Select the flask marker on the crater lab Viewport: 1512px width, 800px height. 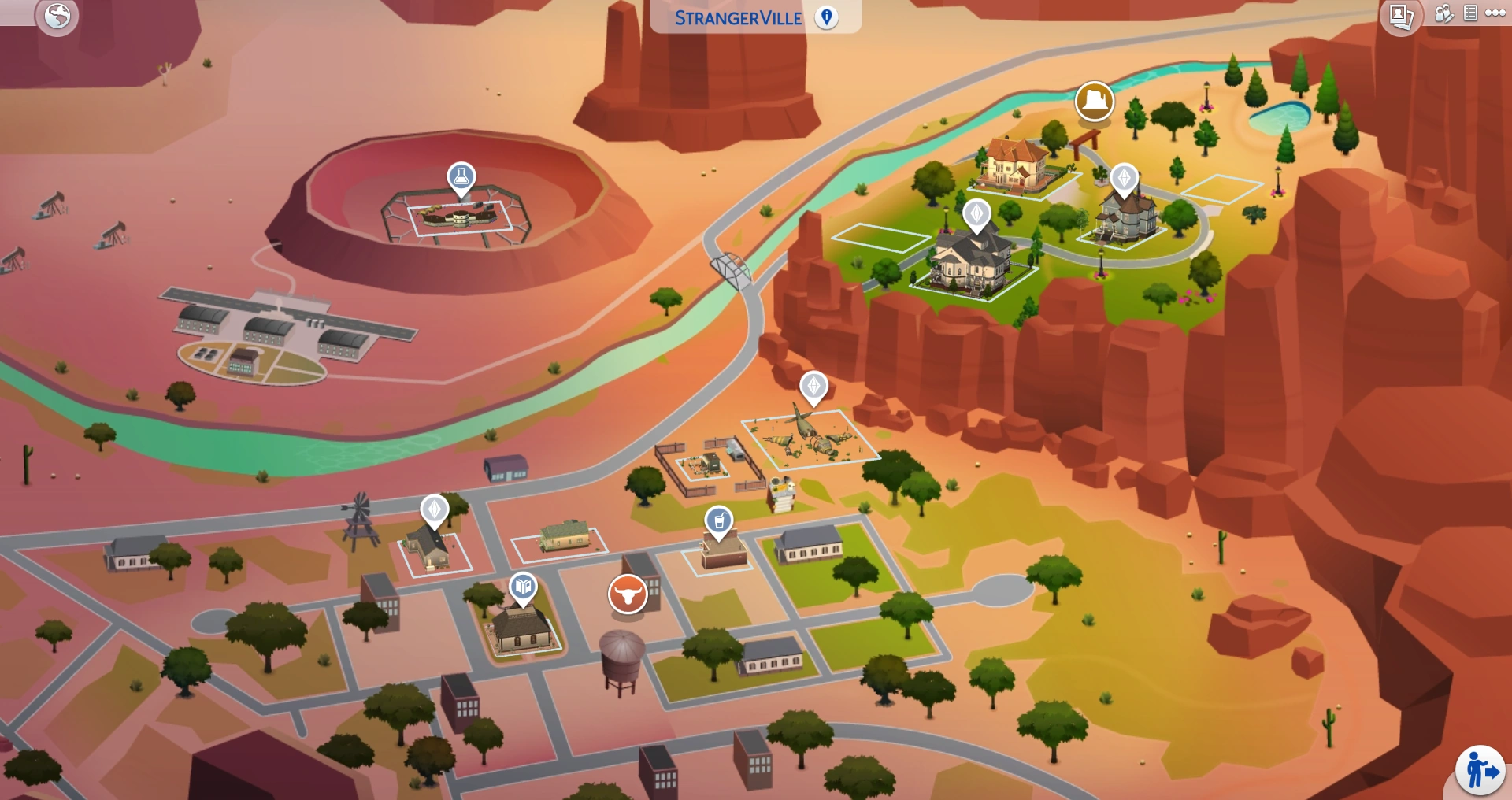click(461, 177)
